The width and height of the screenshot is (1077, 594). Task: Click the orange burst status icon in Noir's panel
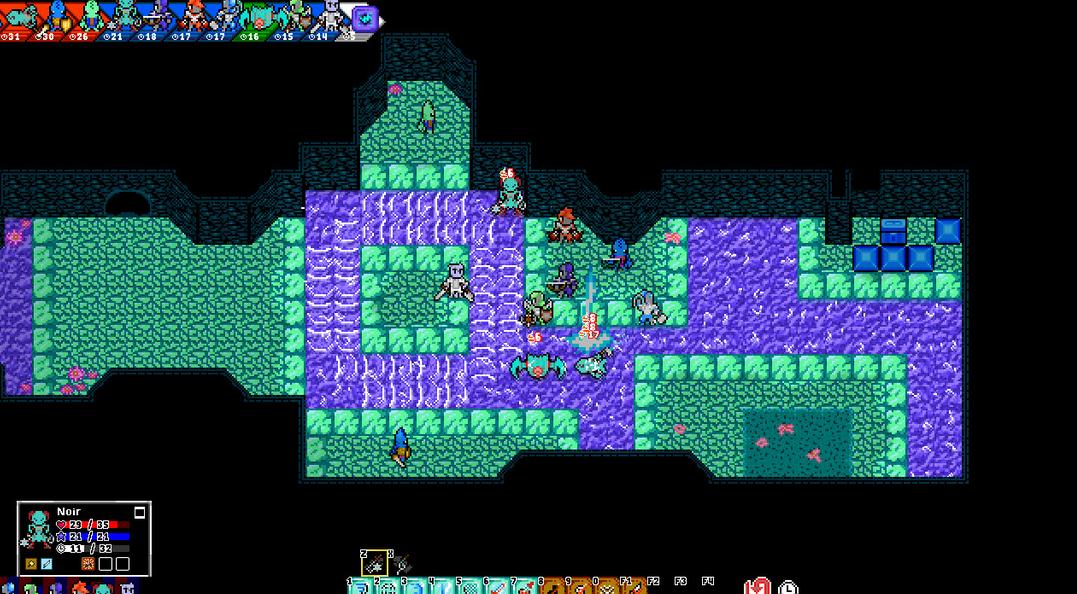88,564
